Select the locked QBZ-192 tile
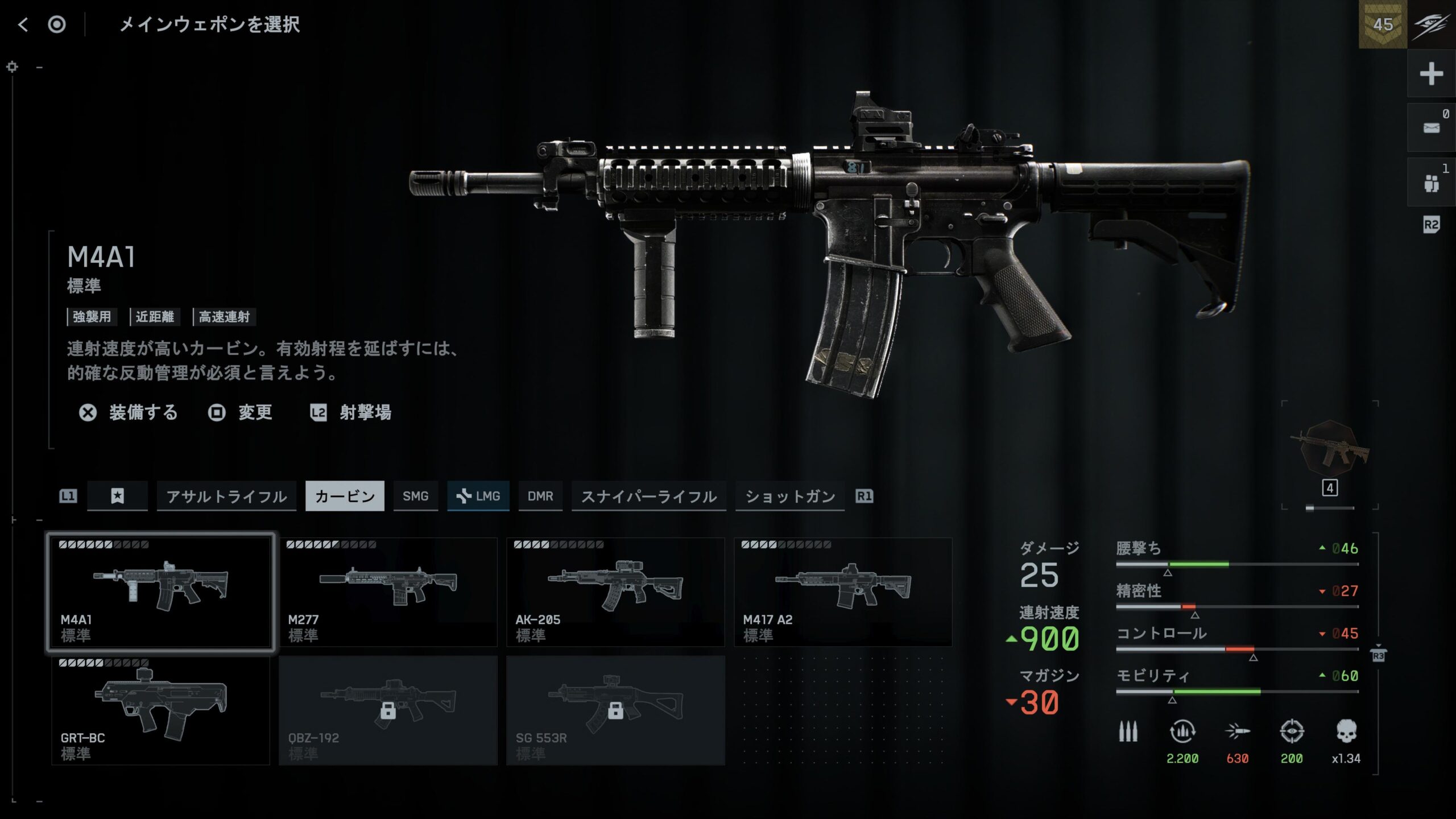Image resolution: width=1456 pixels, height=819 pixels. coord(388,710)
